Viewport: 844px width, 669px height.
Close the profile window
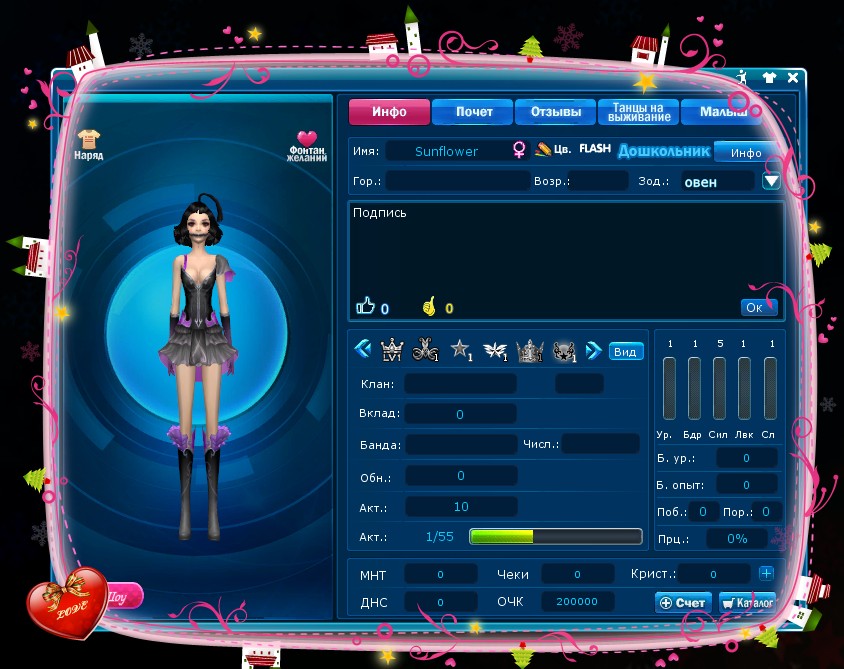793,77
